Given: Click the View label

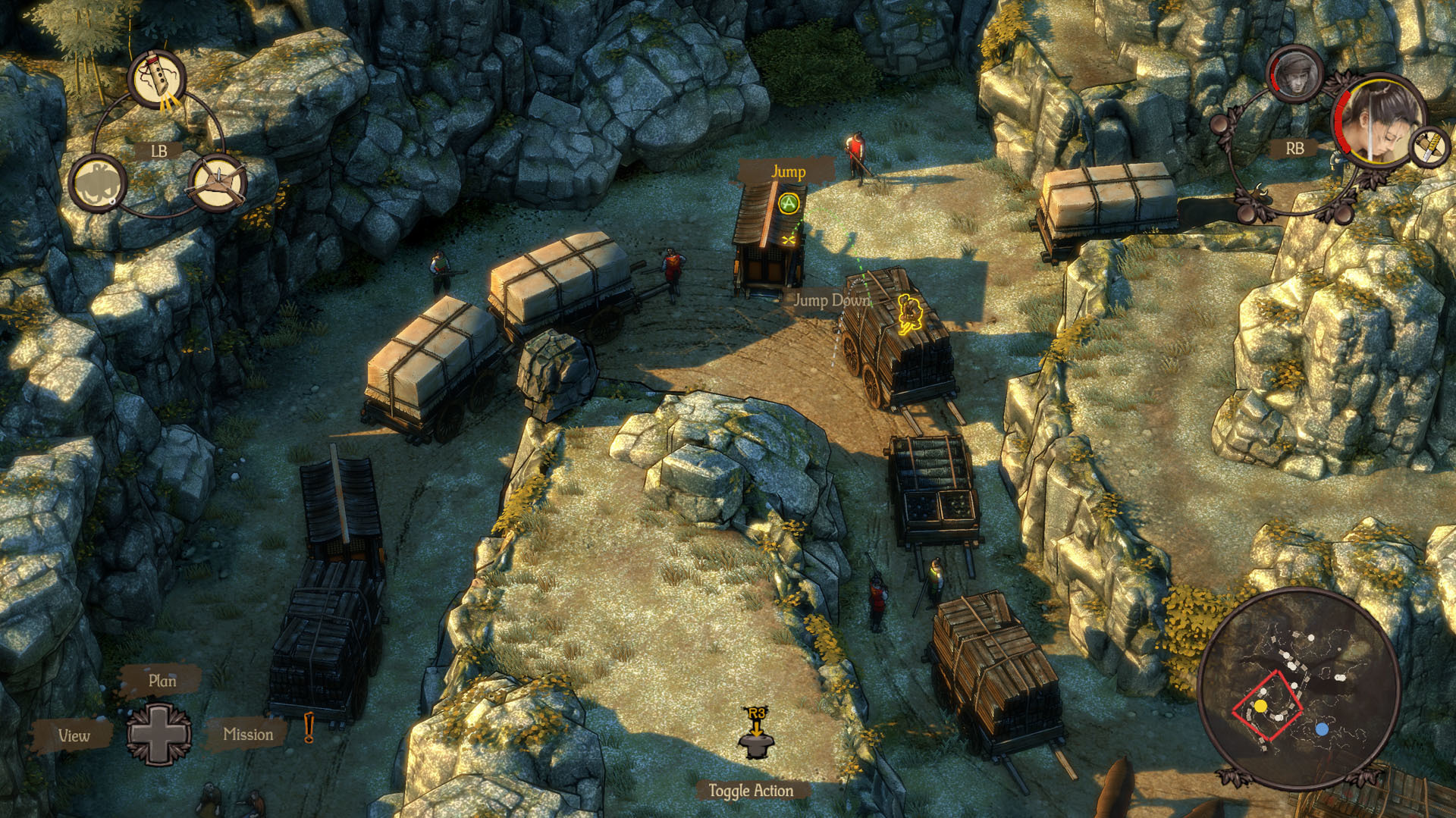Looking at the screenshot, I should coord(74,735).
